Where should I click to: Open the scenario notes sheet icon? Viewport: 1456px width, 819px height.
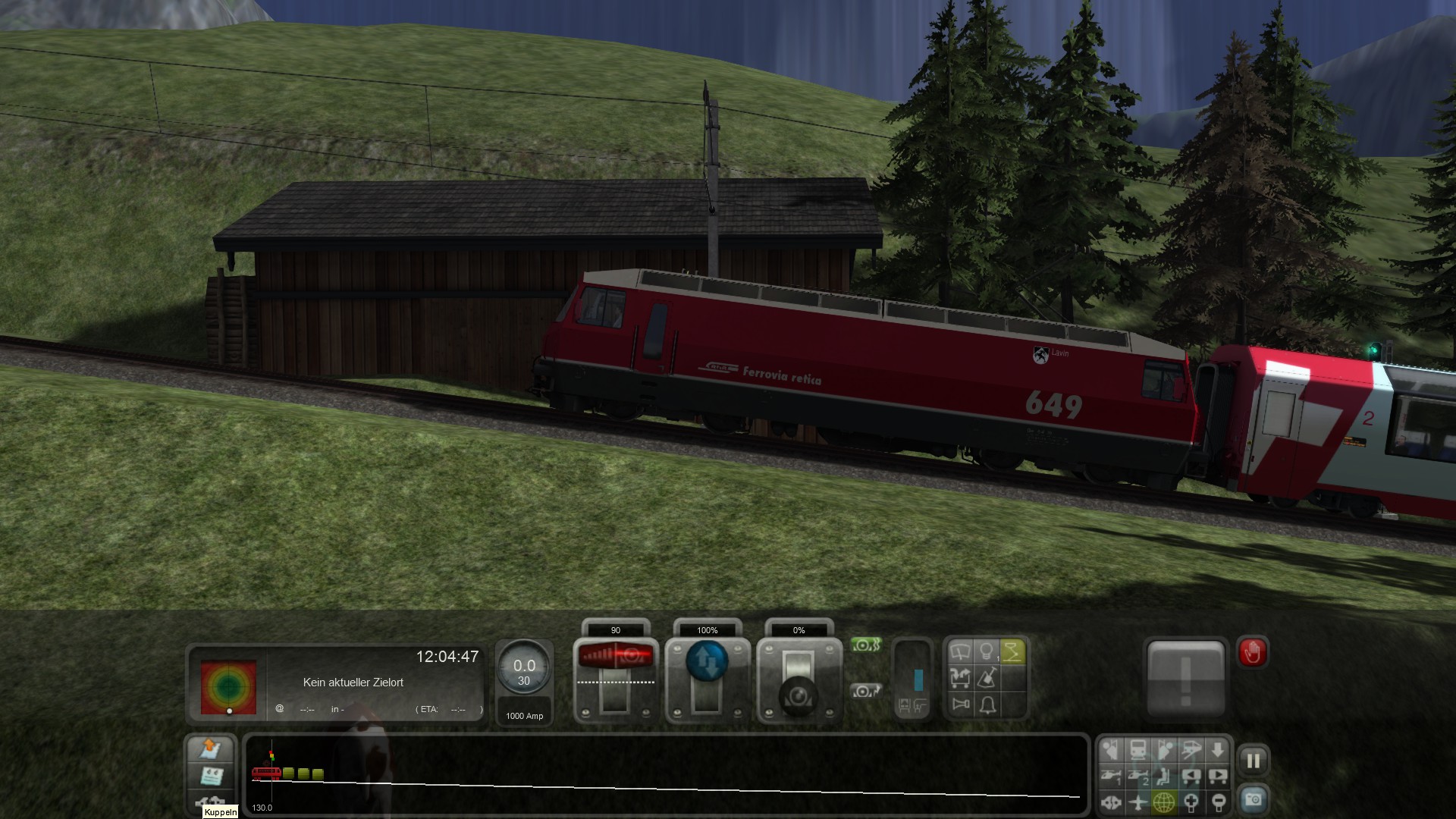tap(210, 776)
